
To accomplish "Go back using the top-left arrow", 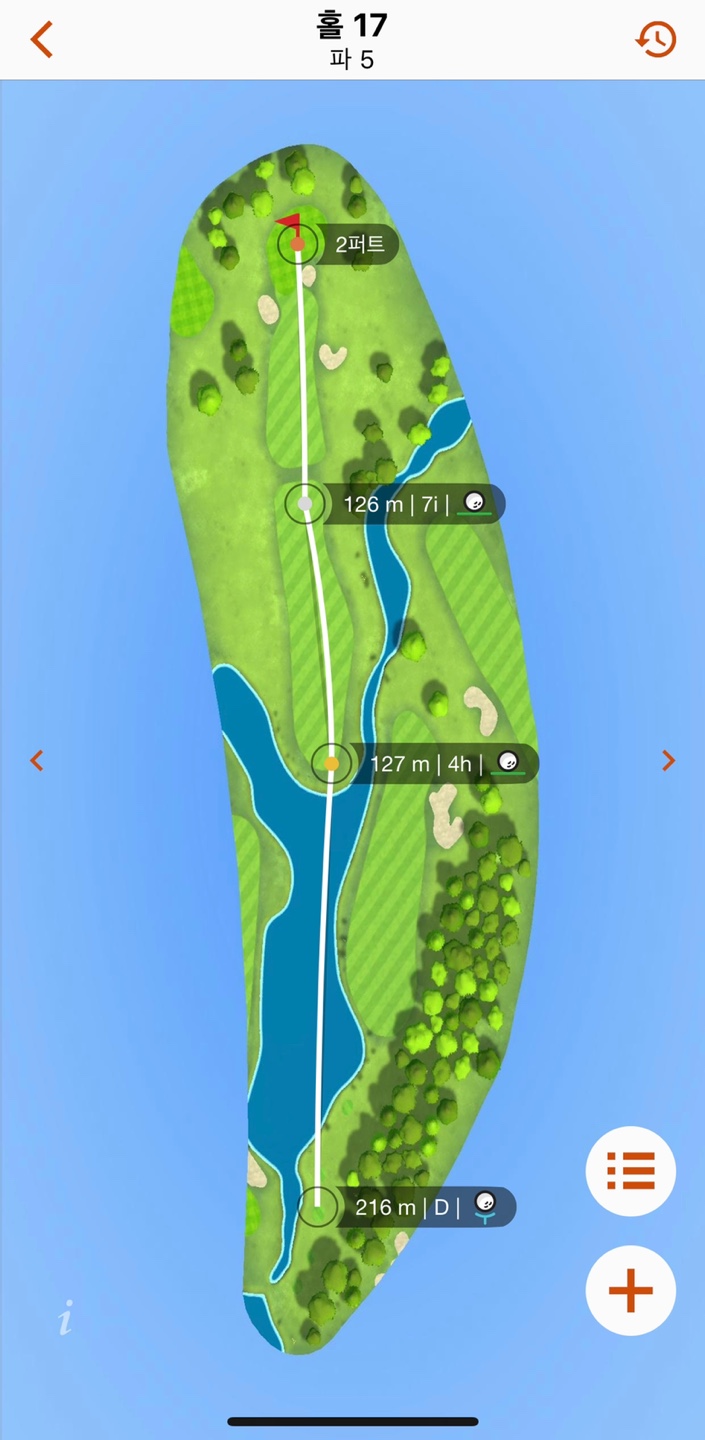I will (41, 40).
